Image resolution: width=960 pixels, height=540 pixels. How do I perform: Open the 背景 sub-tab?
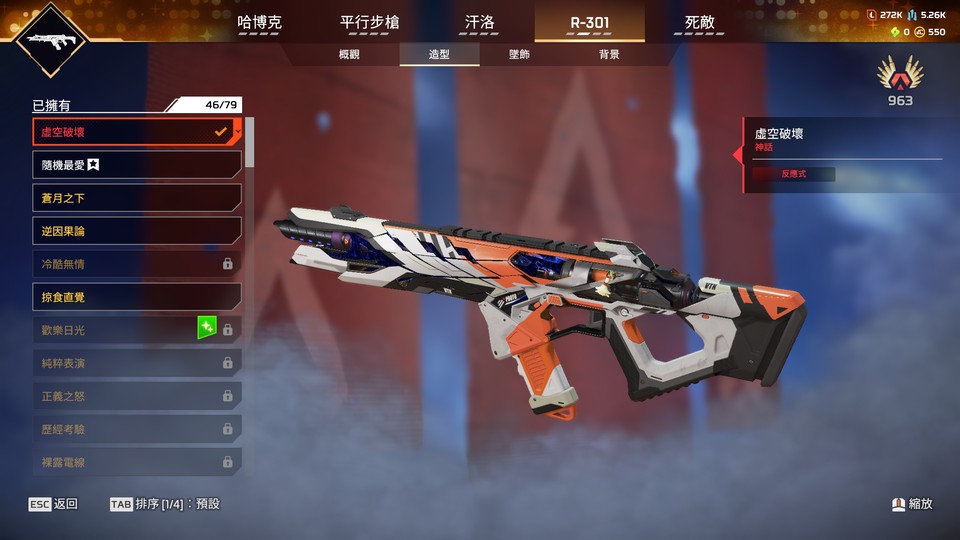click(609, 54)
